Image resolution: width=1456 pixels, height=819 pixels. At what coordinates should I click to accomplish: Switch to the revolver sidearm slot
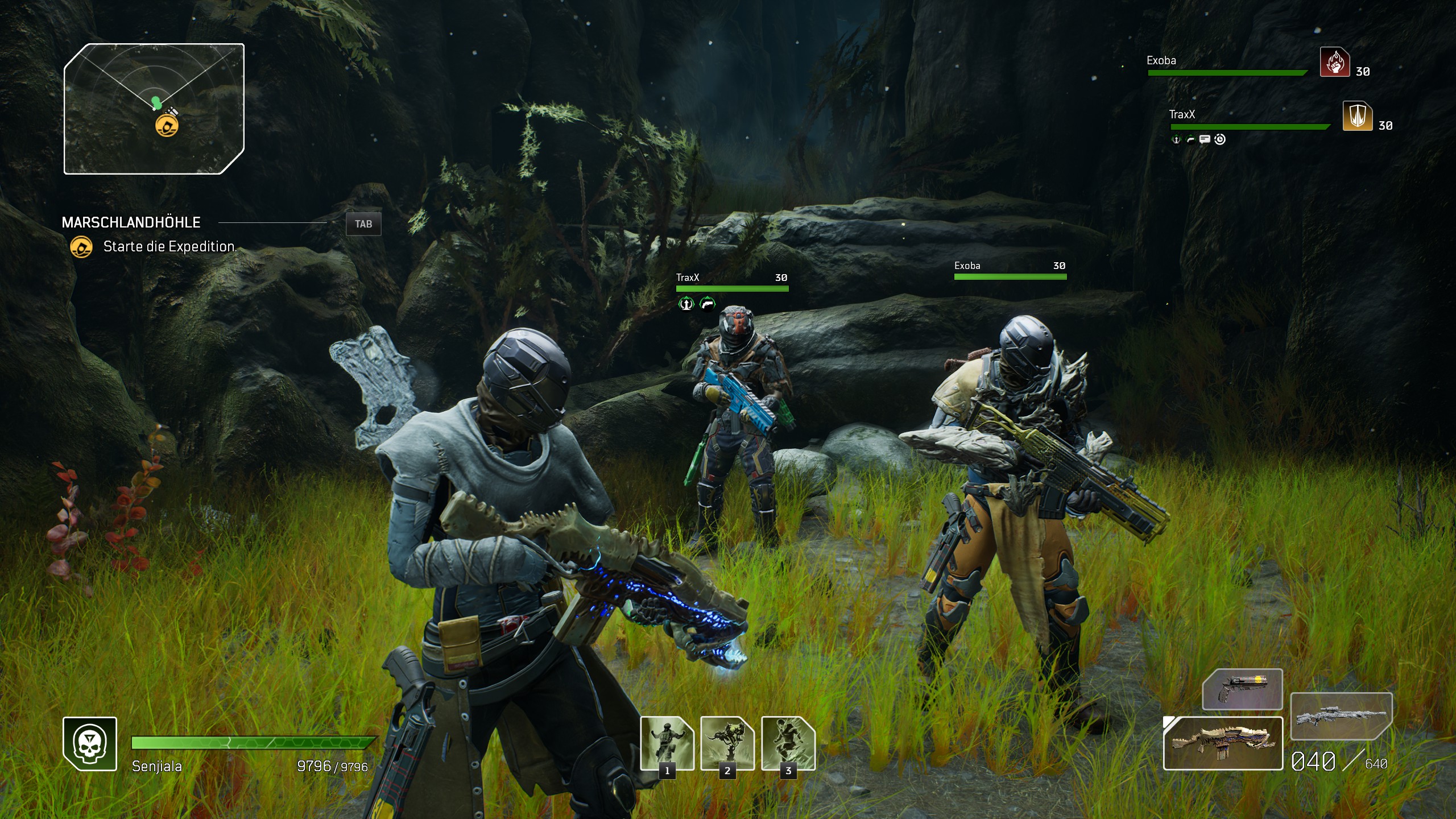(1242, 689)
